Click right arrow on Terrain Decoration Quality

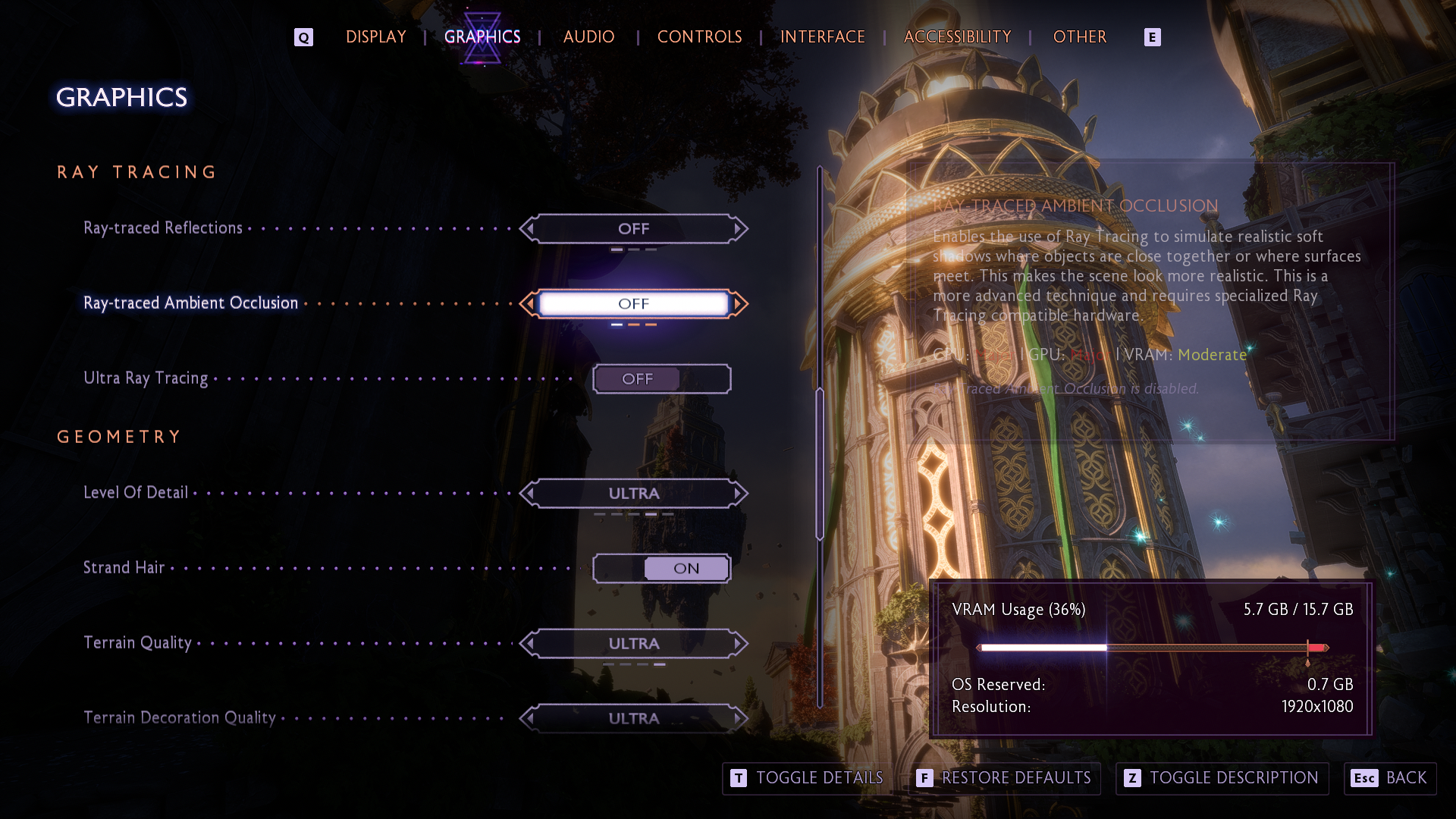(738, 717)
